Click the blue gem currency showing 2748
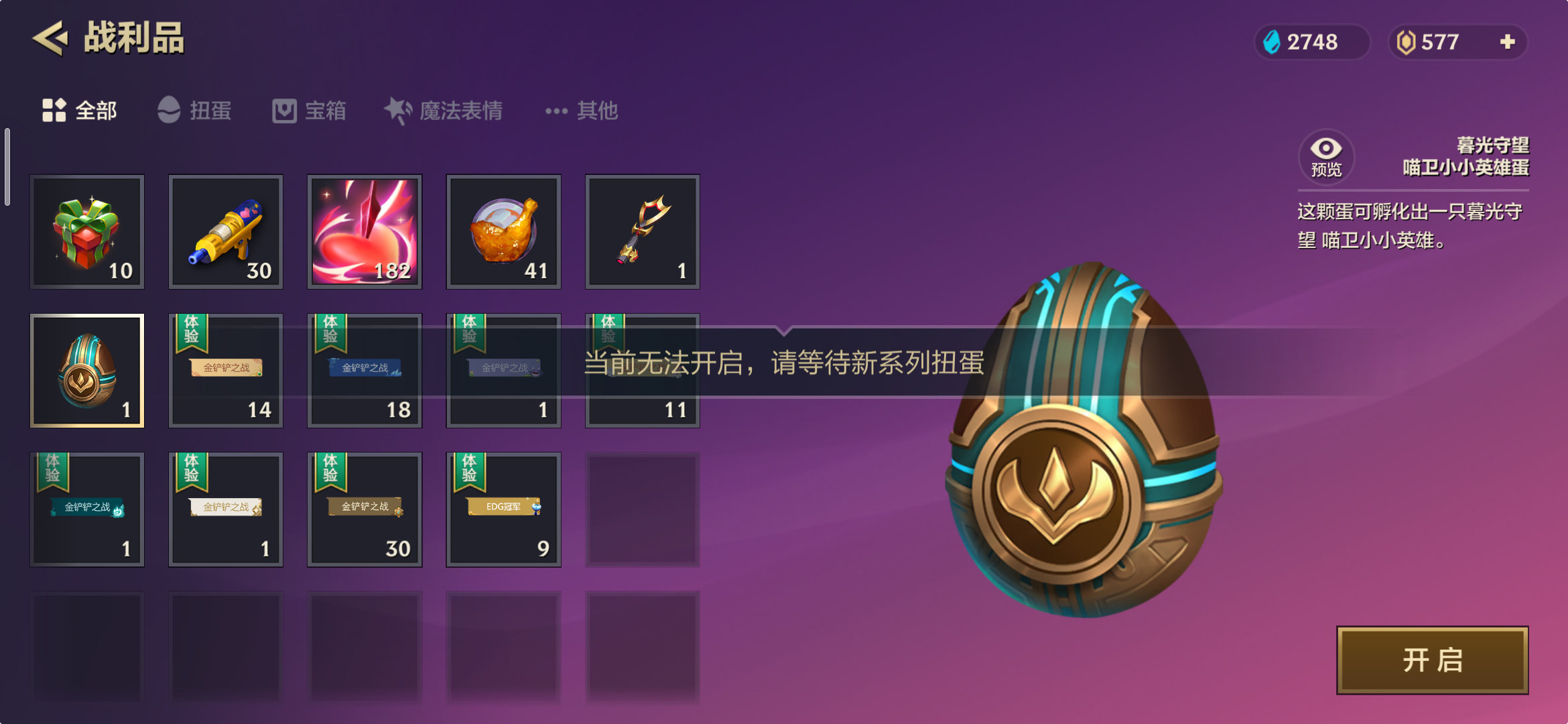Viewport: 1568px width, 724px height. pos(1311,42)
